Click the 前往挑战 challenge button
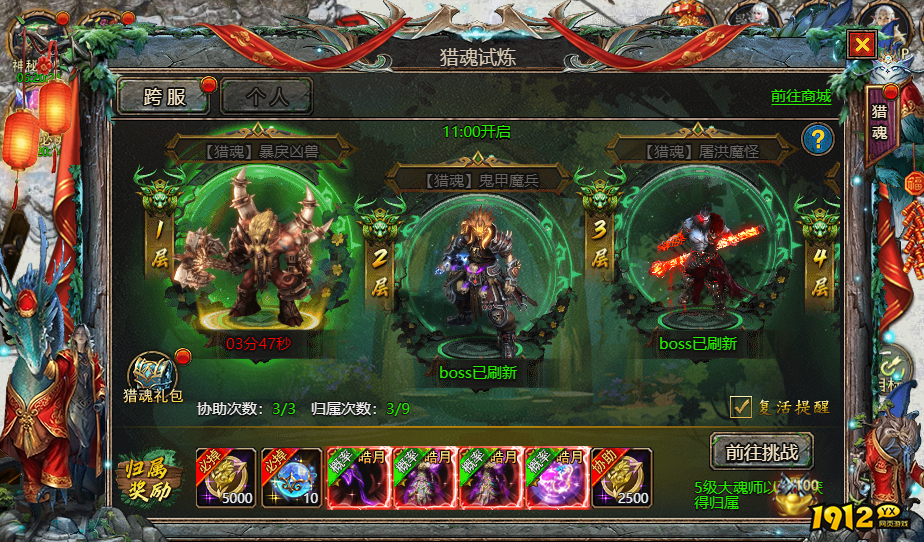Image resolution: width=924 pixels, height=542 pixels. click(x=761, y=451)
